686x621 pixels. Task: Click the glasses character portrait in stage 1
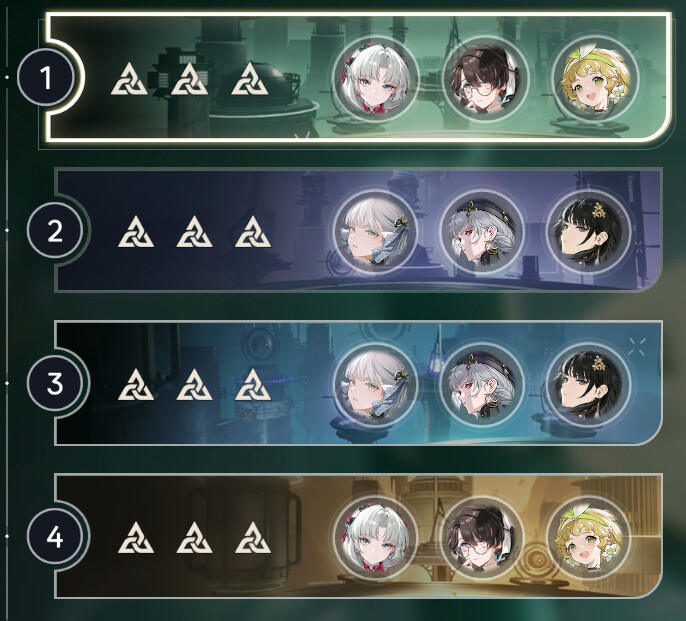481,78
